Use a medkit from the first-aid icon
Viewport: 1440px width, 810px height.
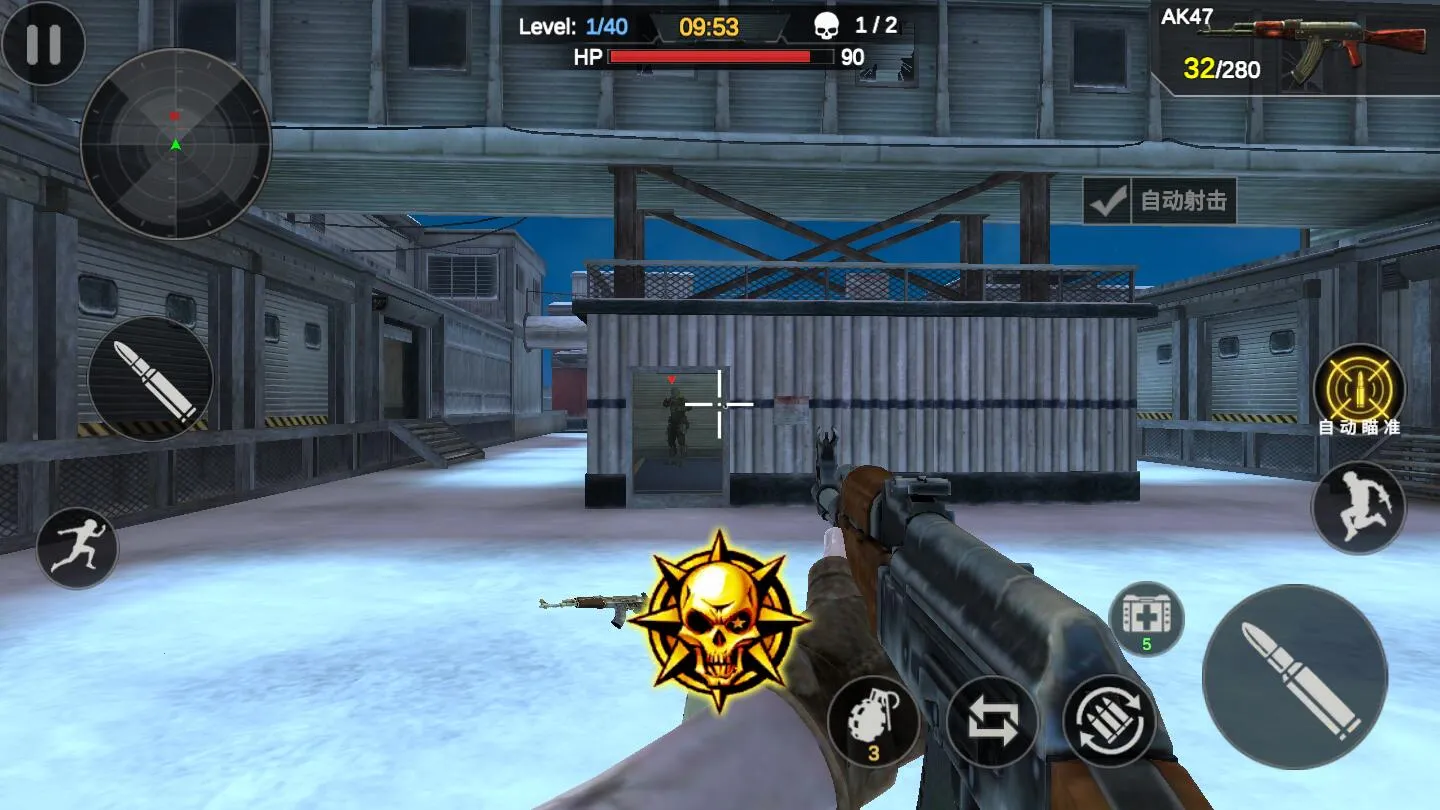coord(1146,617)
